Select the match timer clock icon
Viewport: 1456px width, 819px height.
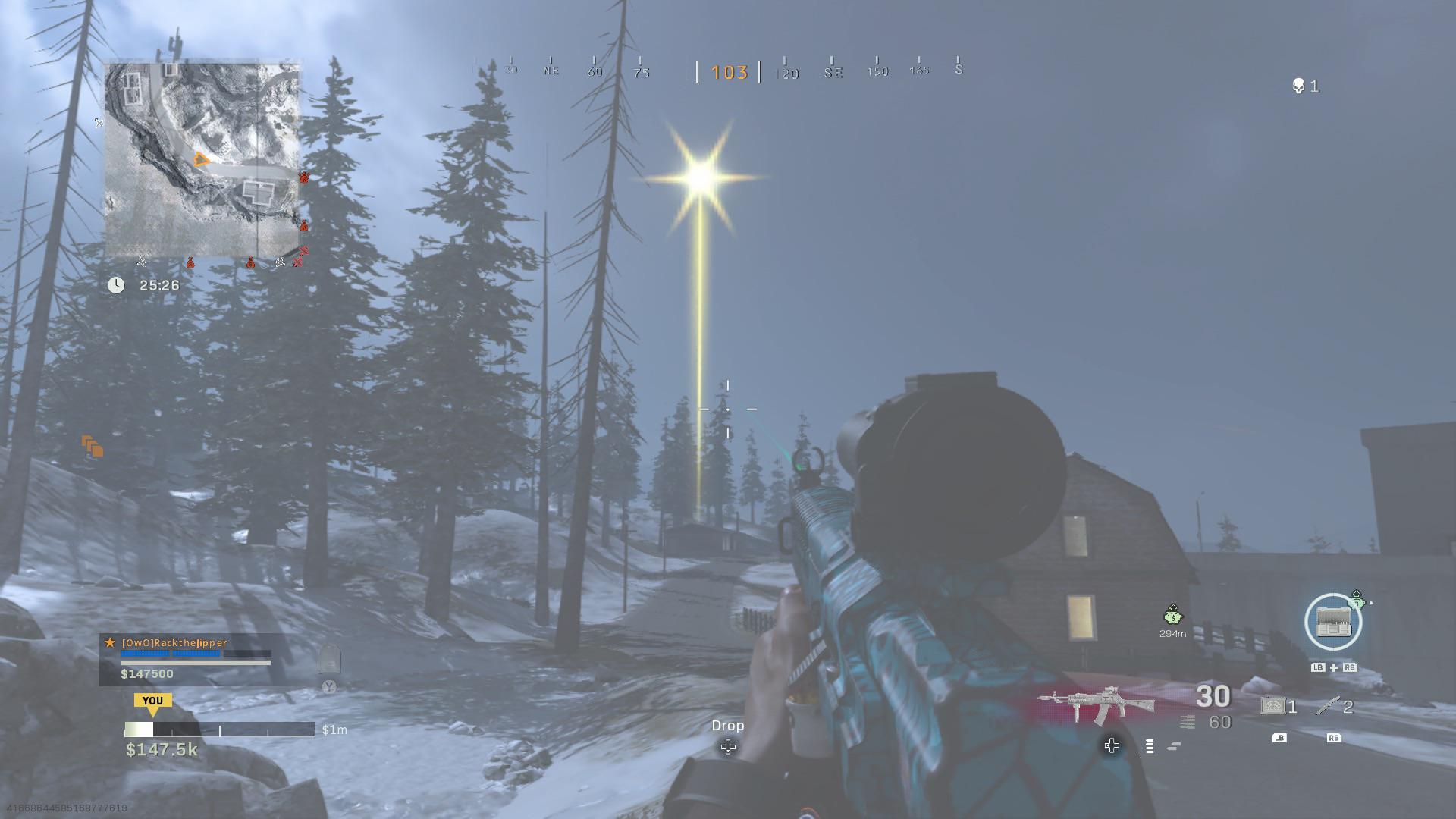coord(116,285)
